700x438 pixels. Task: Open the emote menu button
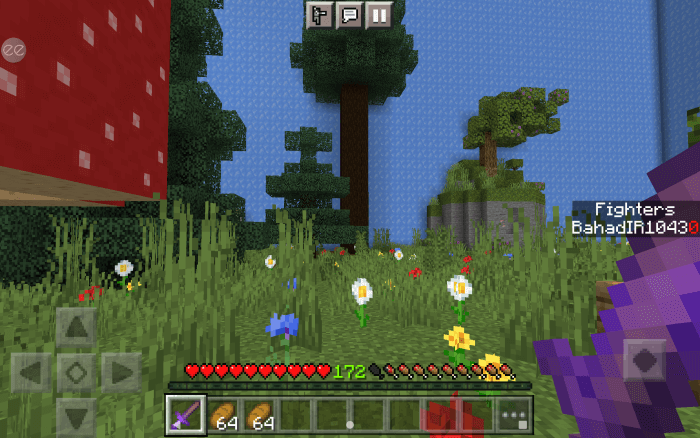(x=321, y=15)
